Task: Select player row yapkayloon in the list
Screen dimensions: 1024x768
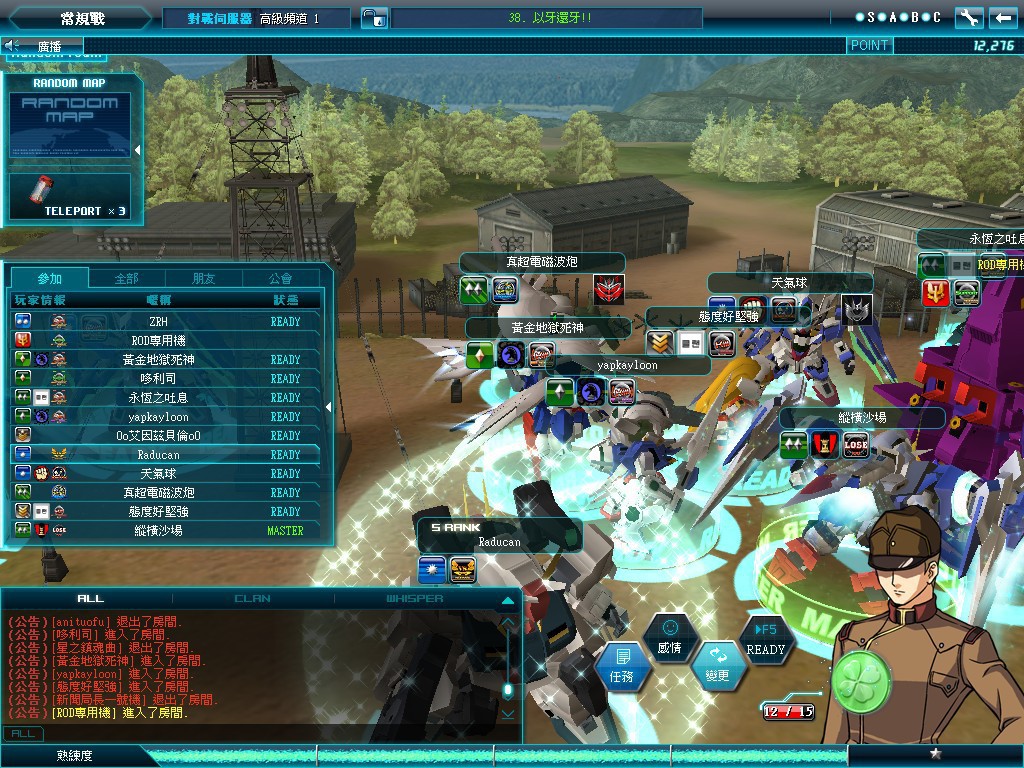Action: pyautogui.click(x=160, y=416)
